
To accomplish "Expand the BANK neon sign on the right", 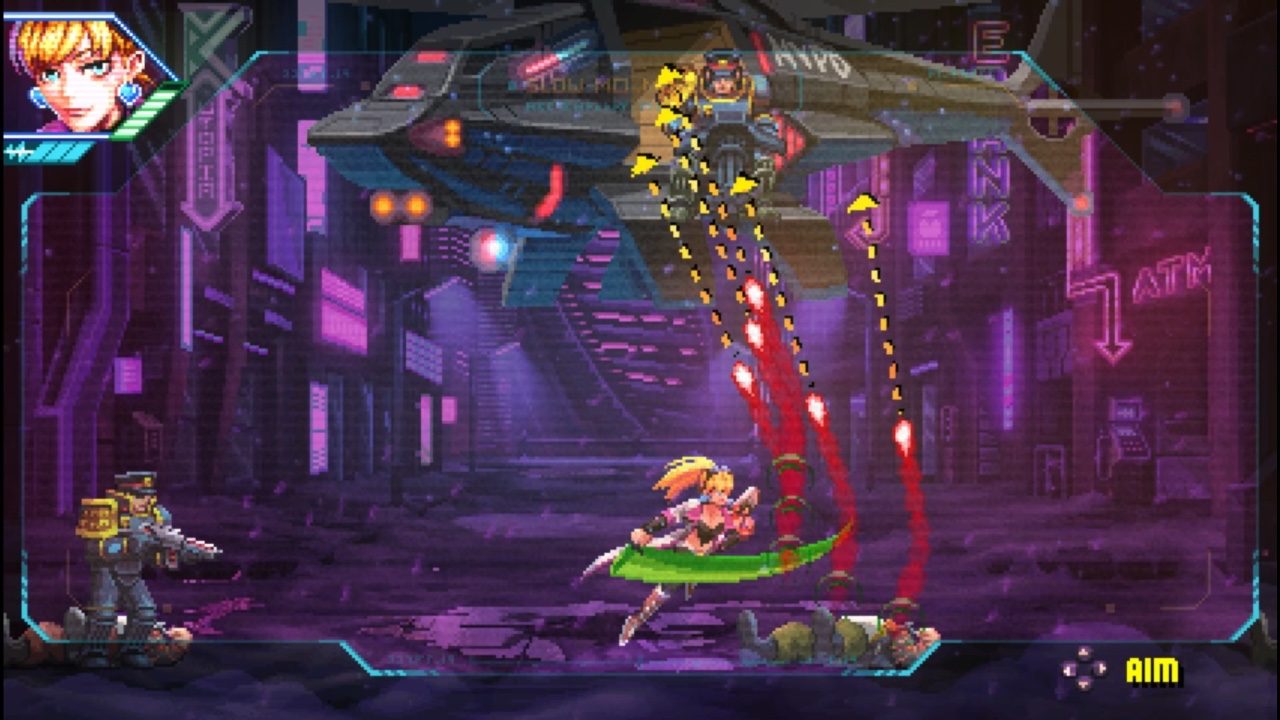I will (x=988, y=190).
